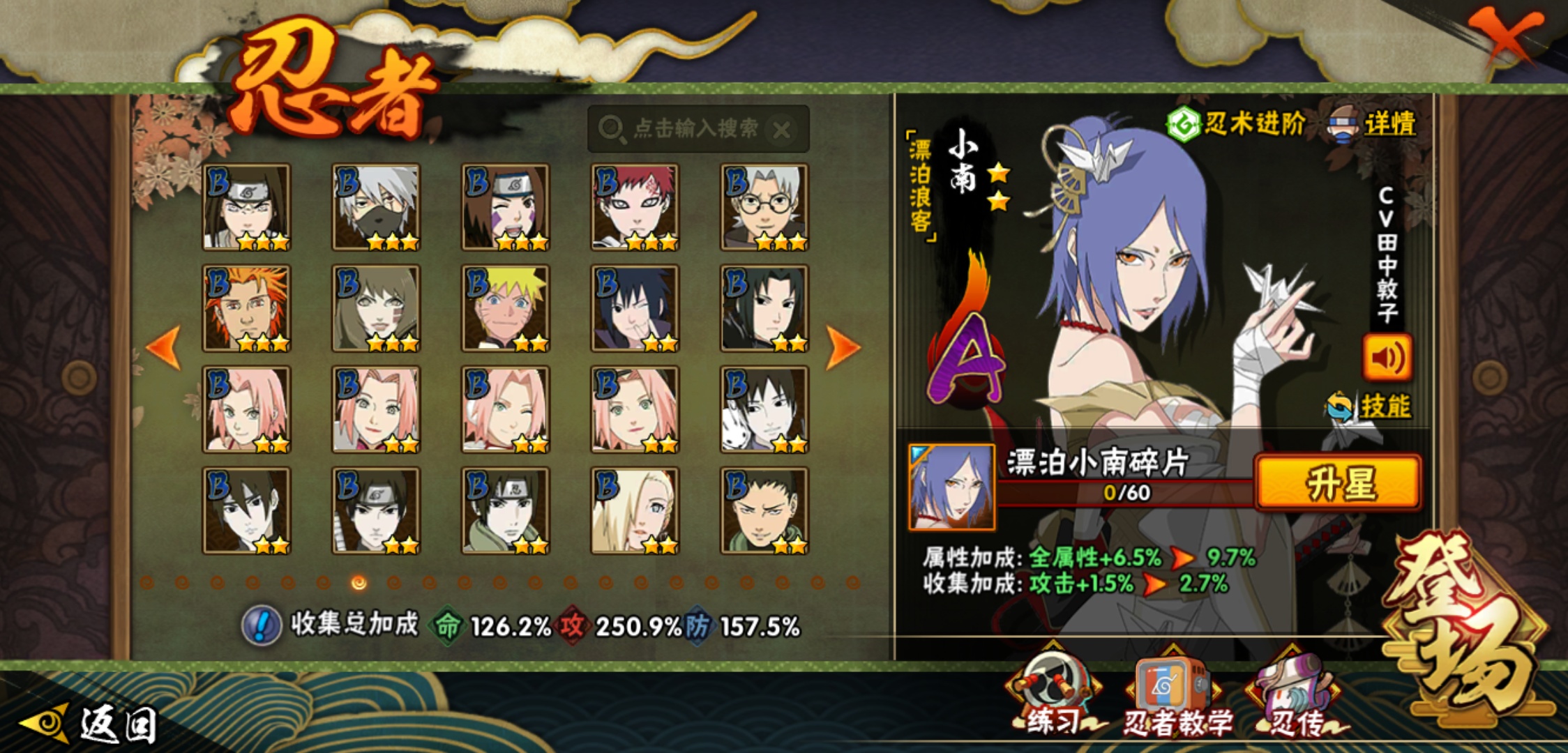Go to the next ninja page arrow
This screenshot has height=753, width=1568.
click(843, 347)
